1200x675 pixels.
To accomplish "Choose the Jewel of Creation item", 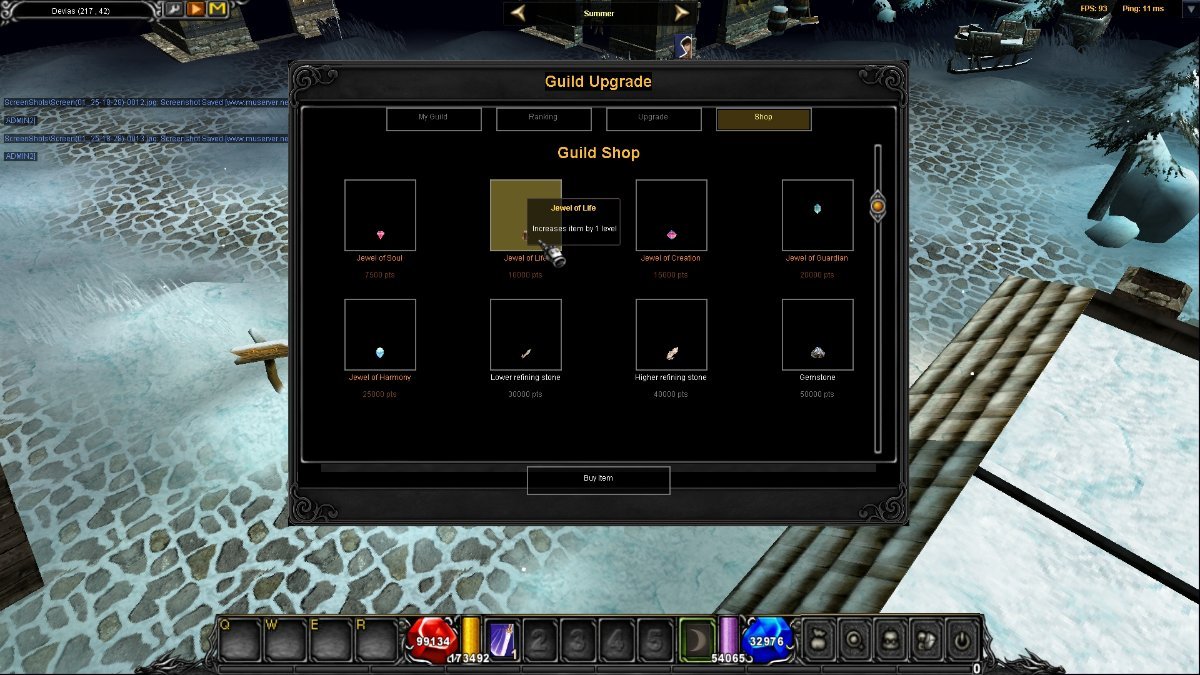I will [671, 215].
